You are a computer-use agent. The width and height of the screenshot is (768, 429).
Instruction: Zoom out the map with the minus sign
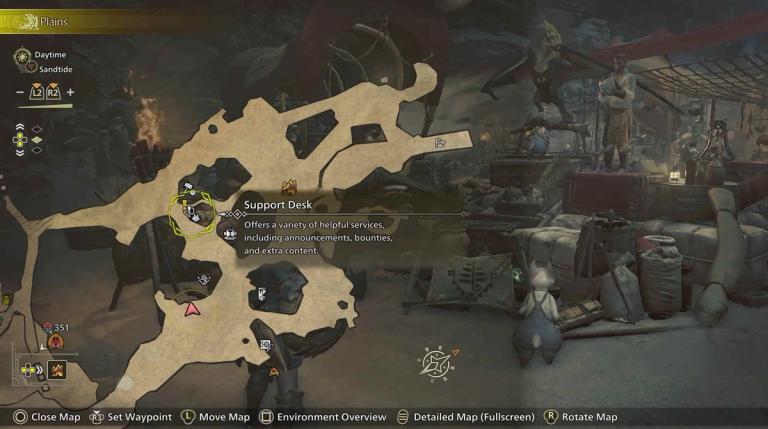tap(22, 93)
